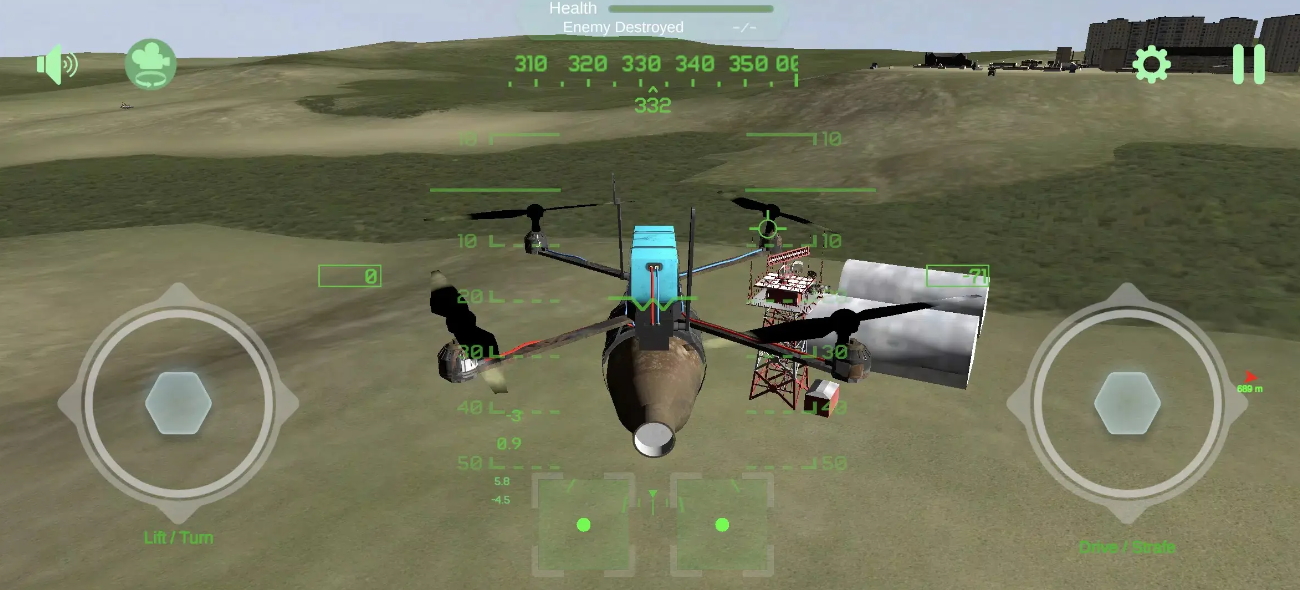Pause the game
1300x590 pixels.
pos(1248,64)
